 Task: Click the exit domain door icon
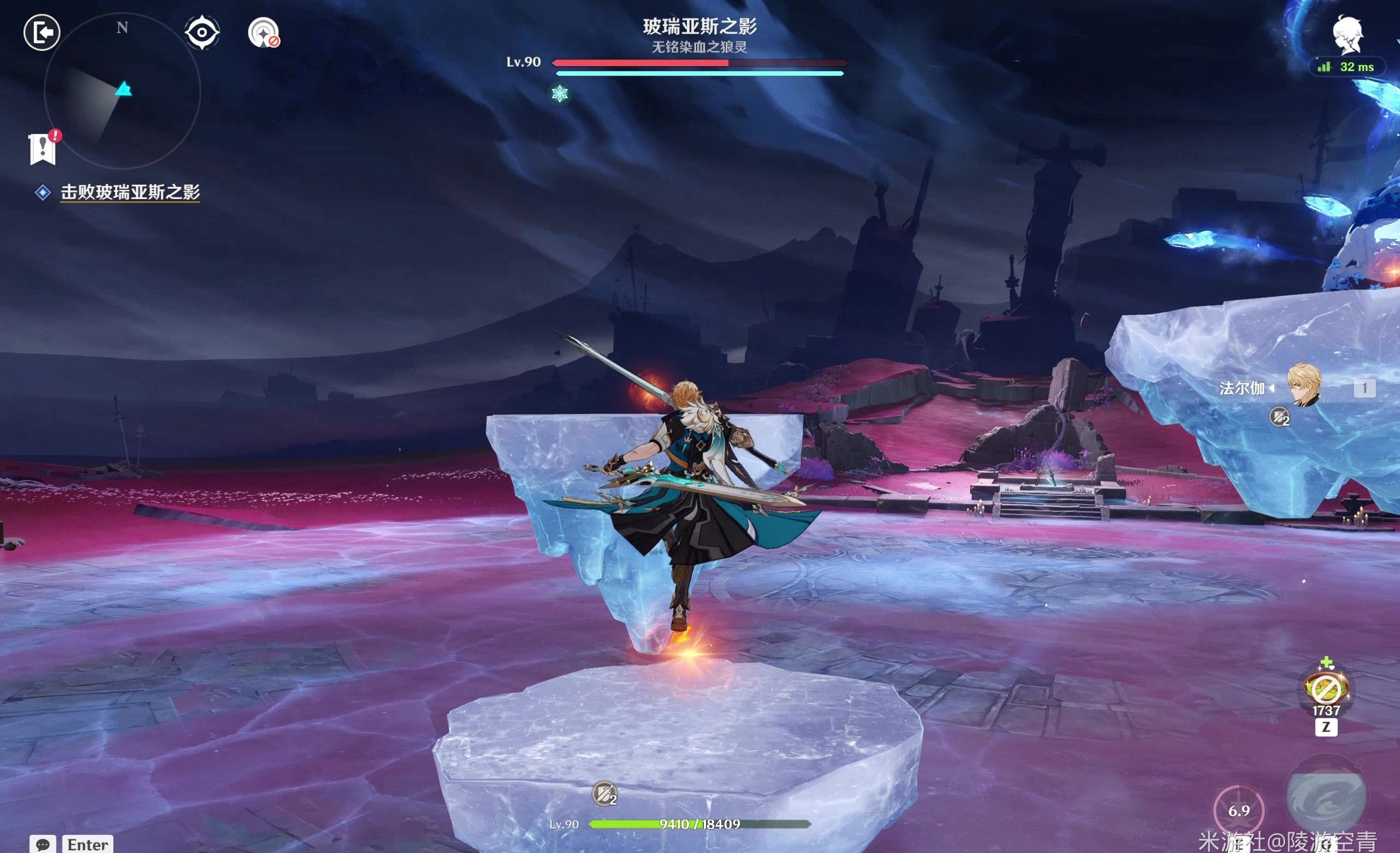(42, 32)
